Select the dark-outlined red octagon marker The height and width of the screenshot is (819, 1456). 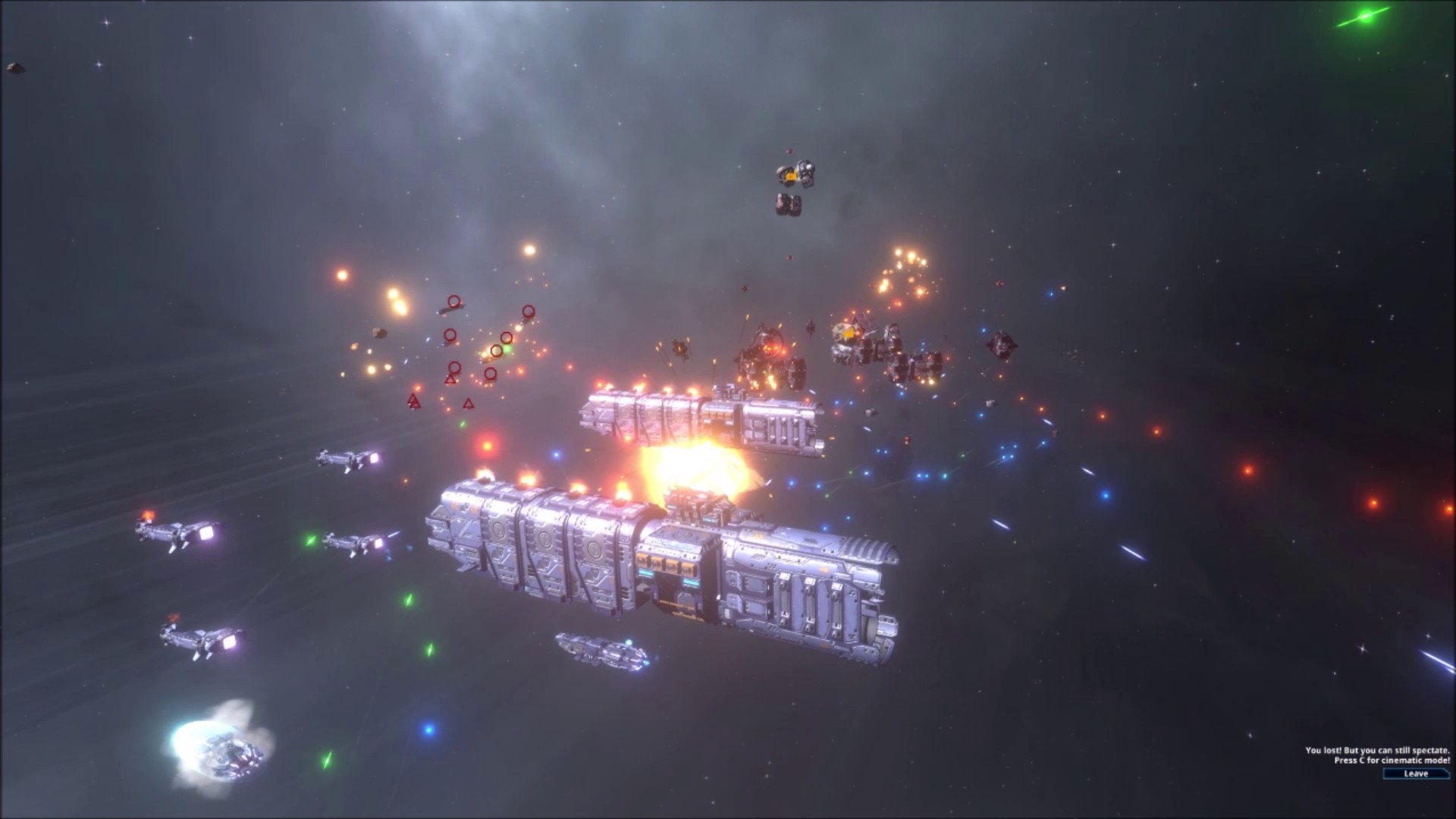pyautogui.click(x=497, y=350)
